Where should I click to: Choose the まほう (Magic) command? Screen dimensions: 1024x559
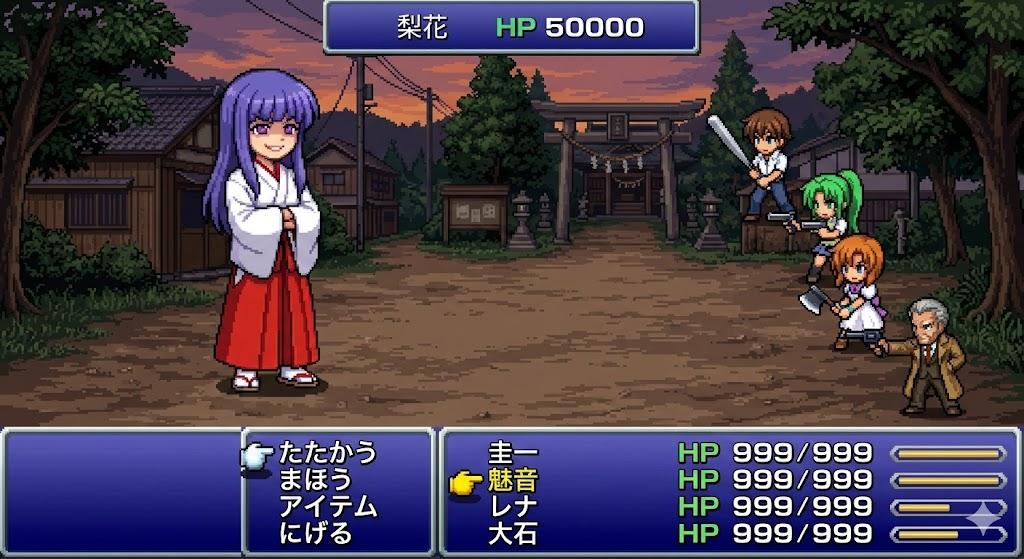[316, 480]
